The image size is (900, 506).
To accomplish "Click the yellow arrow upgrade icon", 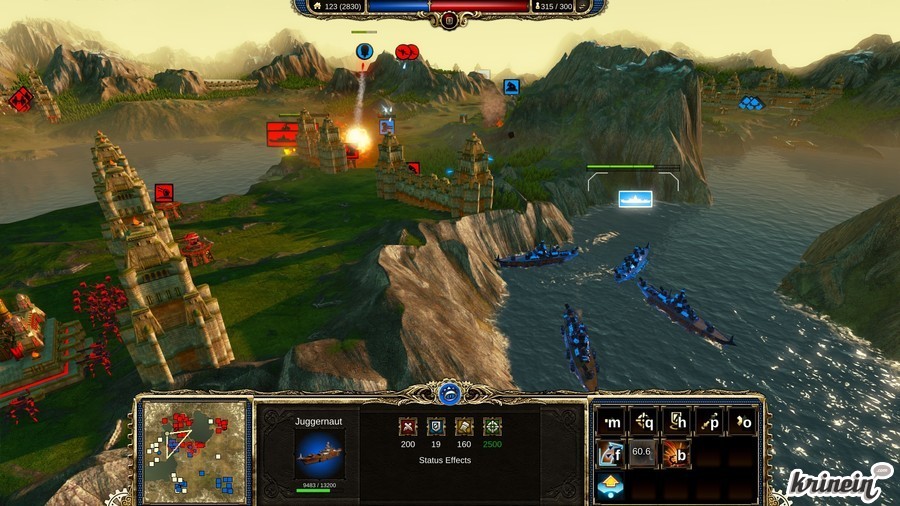I will click(x=610, y=486).
